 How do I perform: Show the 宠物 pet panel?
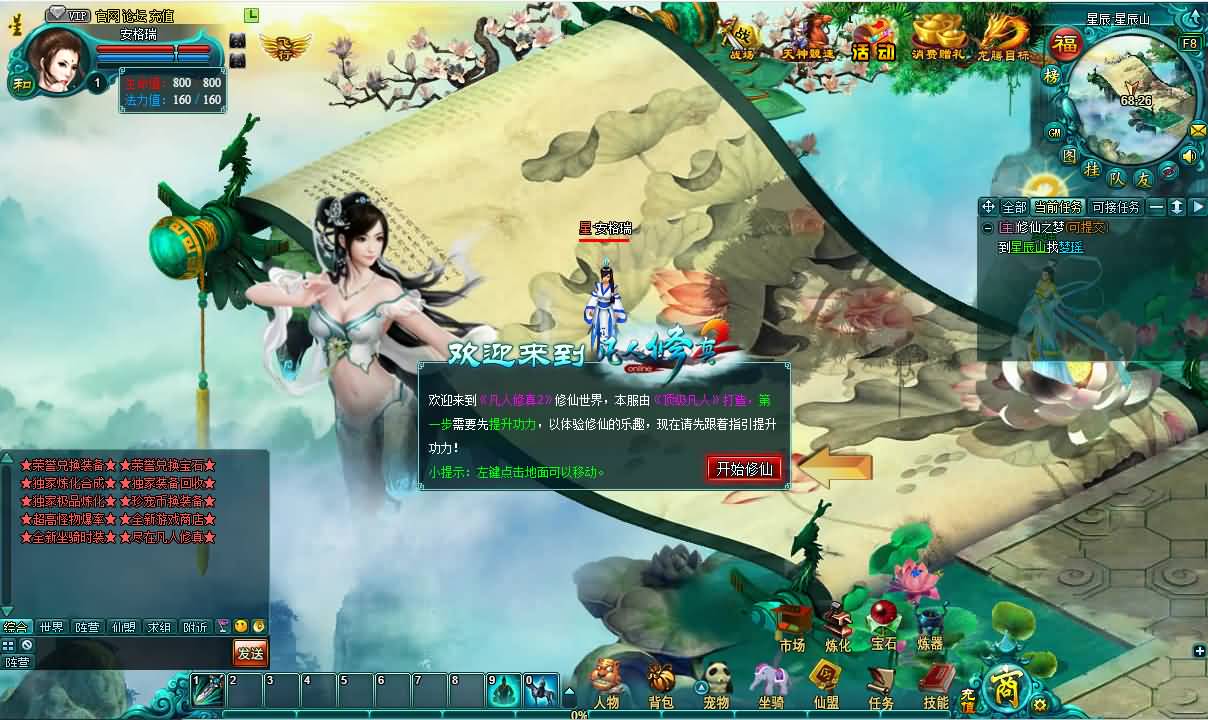point(715,686)
